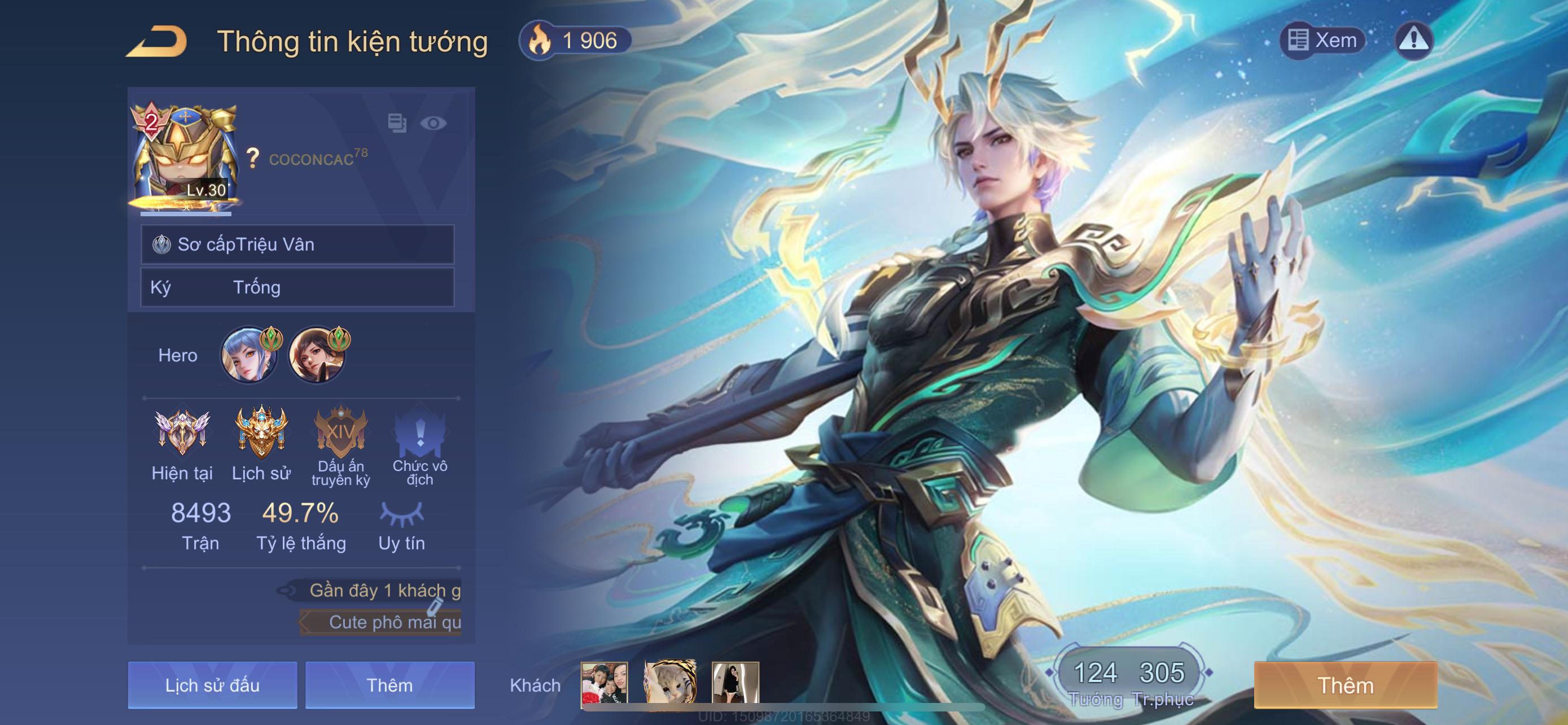This screenshot has width=1568, height=725.
Task: Report player via warning triangle icon
Action: [x=1413, y=40]
